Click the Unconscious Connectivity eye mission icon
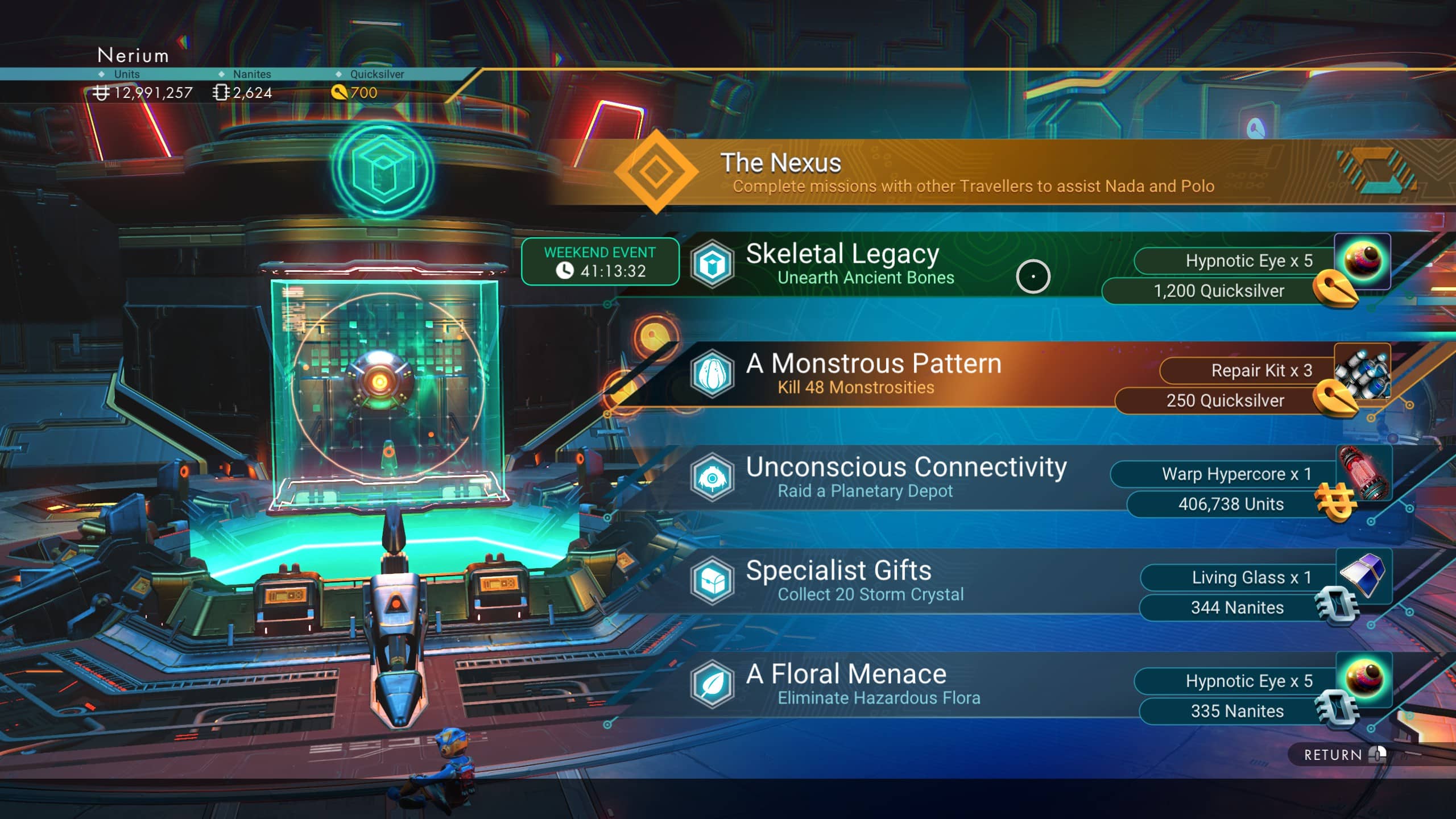 pyautogui.click(x=713, y=478)
